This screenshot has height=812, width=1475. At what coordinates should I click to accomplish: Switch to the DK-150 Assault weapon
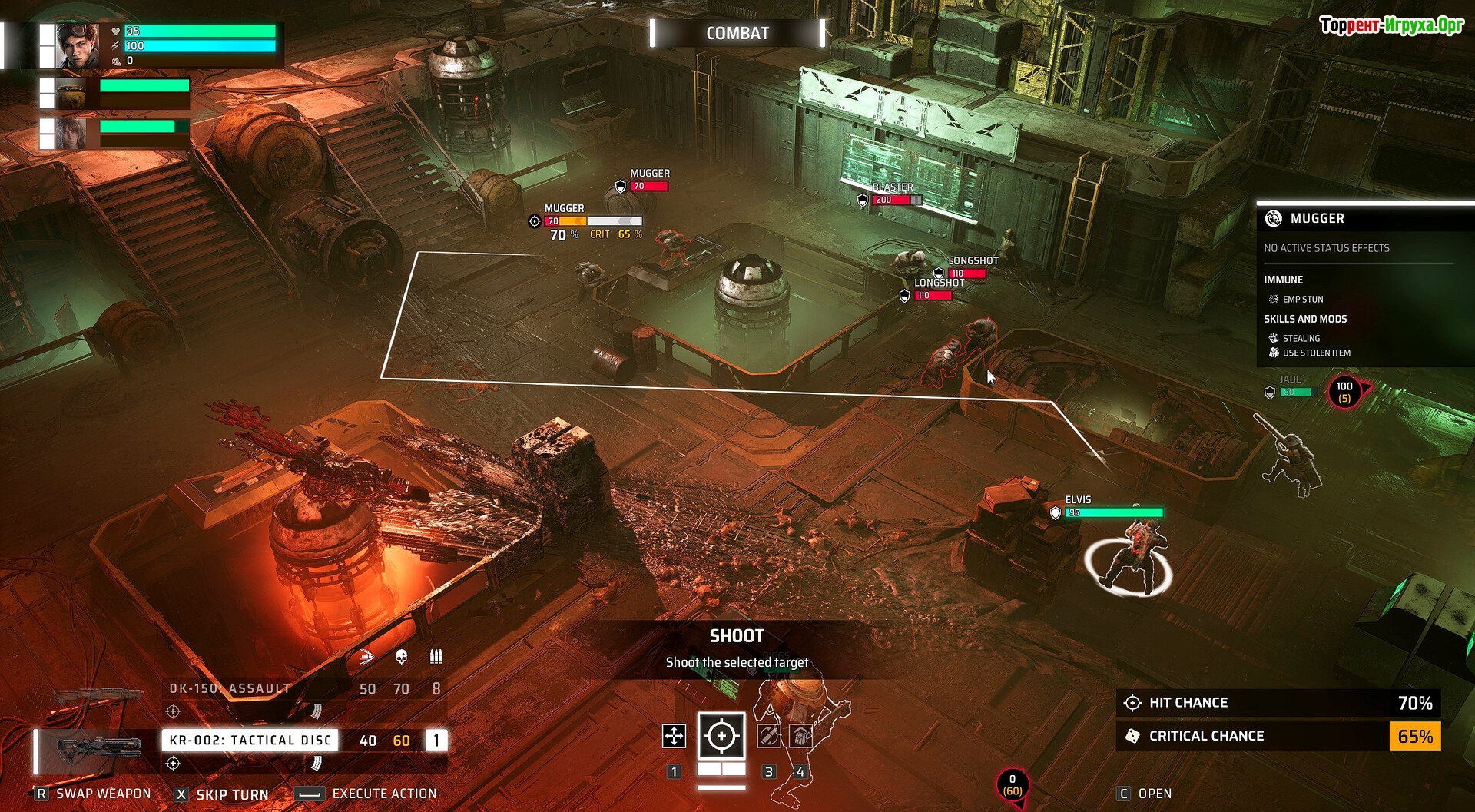(x=230, y=689)
